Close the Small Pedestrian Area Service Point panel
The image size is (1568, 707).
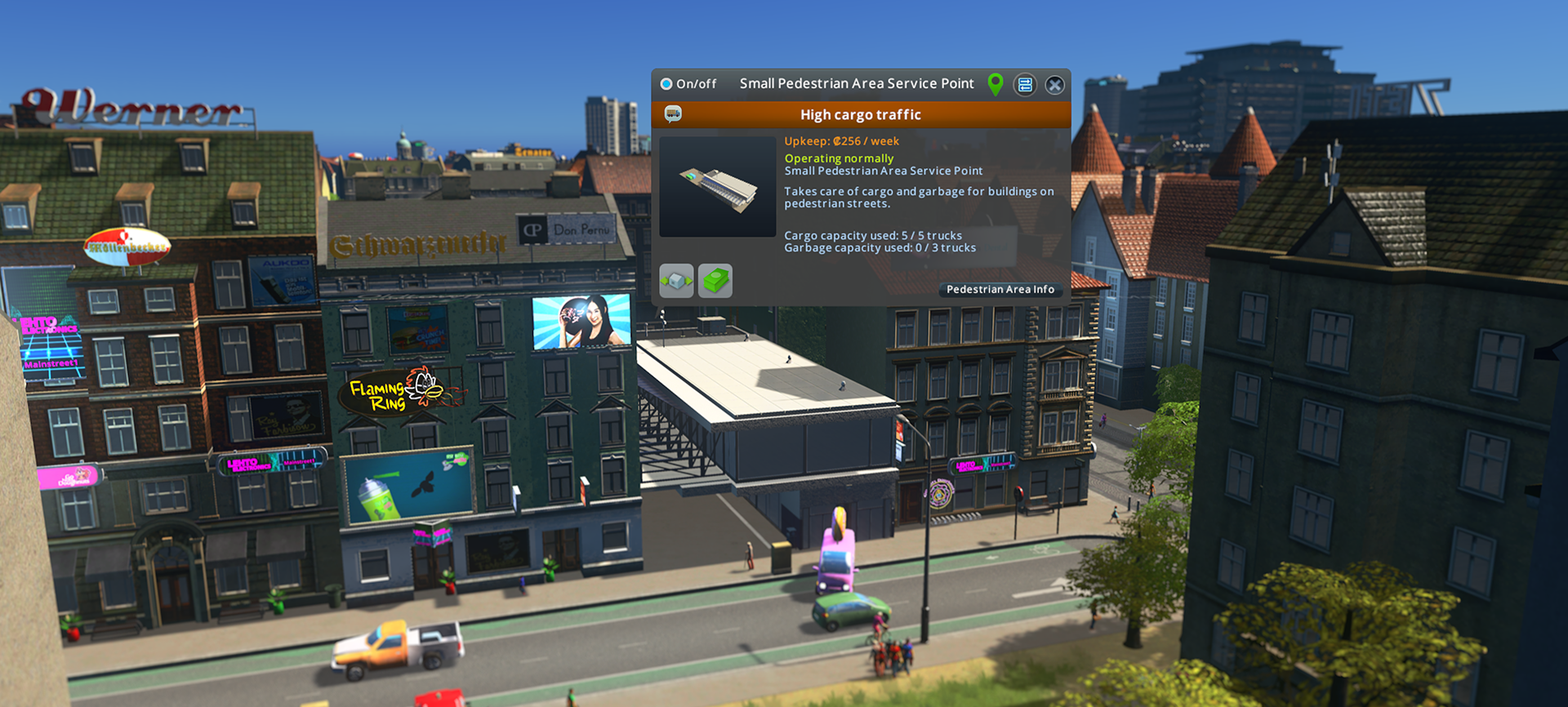[x=1054, y=84]
